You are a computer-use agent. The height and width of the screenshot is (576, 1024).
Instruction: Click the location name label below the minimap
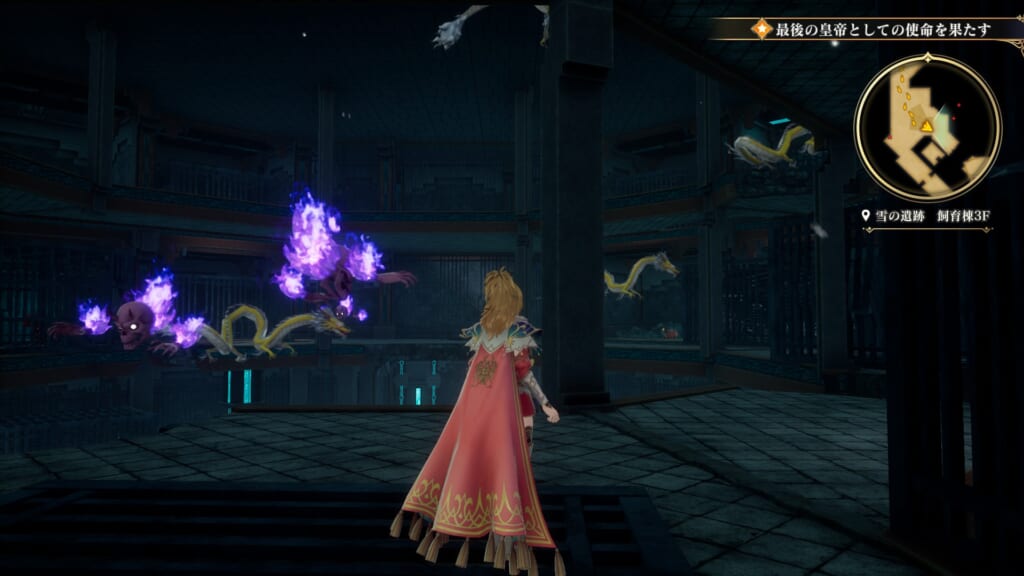tap(927, 214)
